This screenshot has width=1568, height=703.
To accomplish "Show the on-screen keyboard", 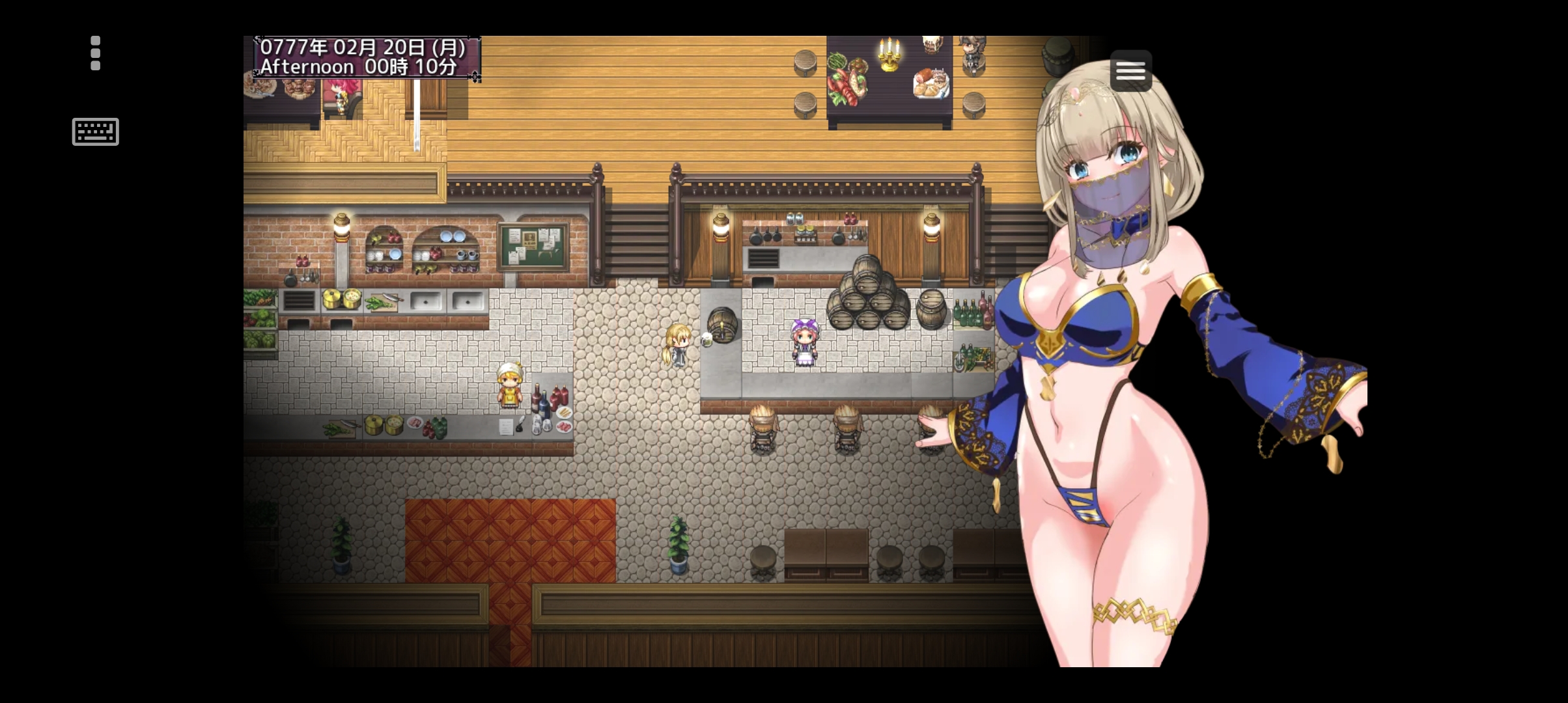I will coord(95,131).
